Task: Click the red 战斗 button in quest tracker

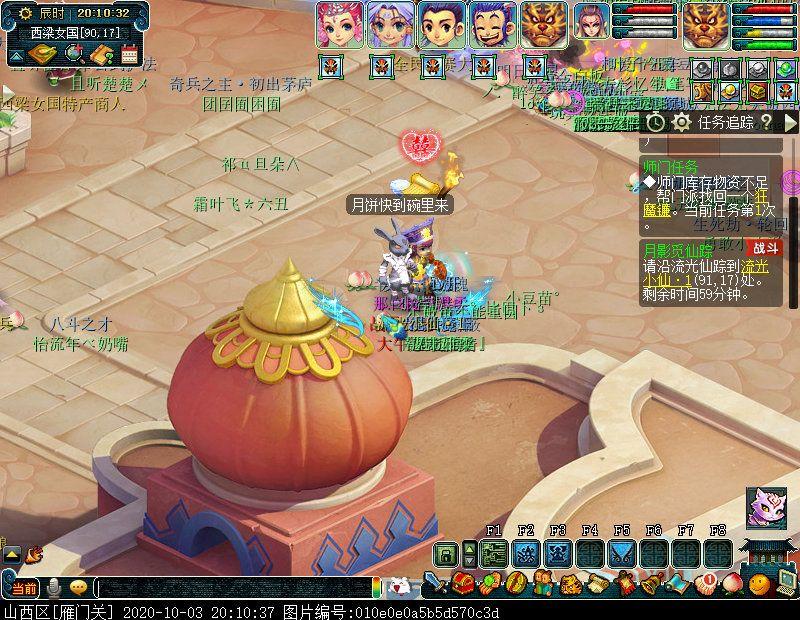Action: click(x=767, y=248)
